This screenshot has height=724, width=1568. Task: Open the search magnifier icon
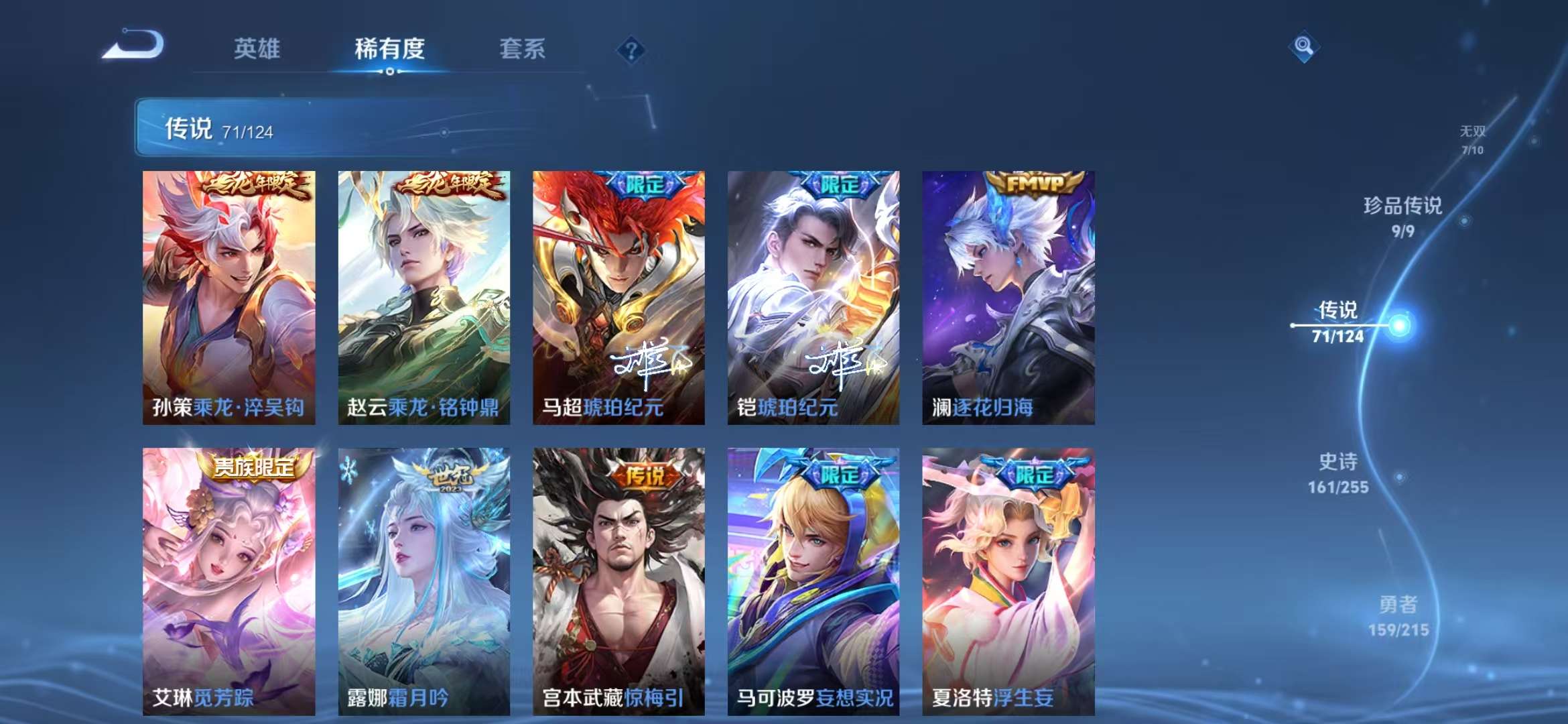(1304, 47)
